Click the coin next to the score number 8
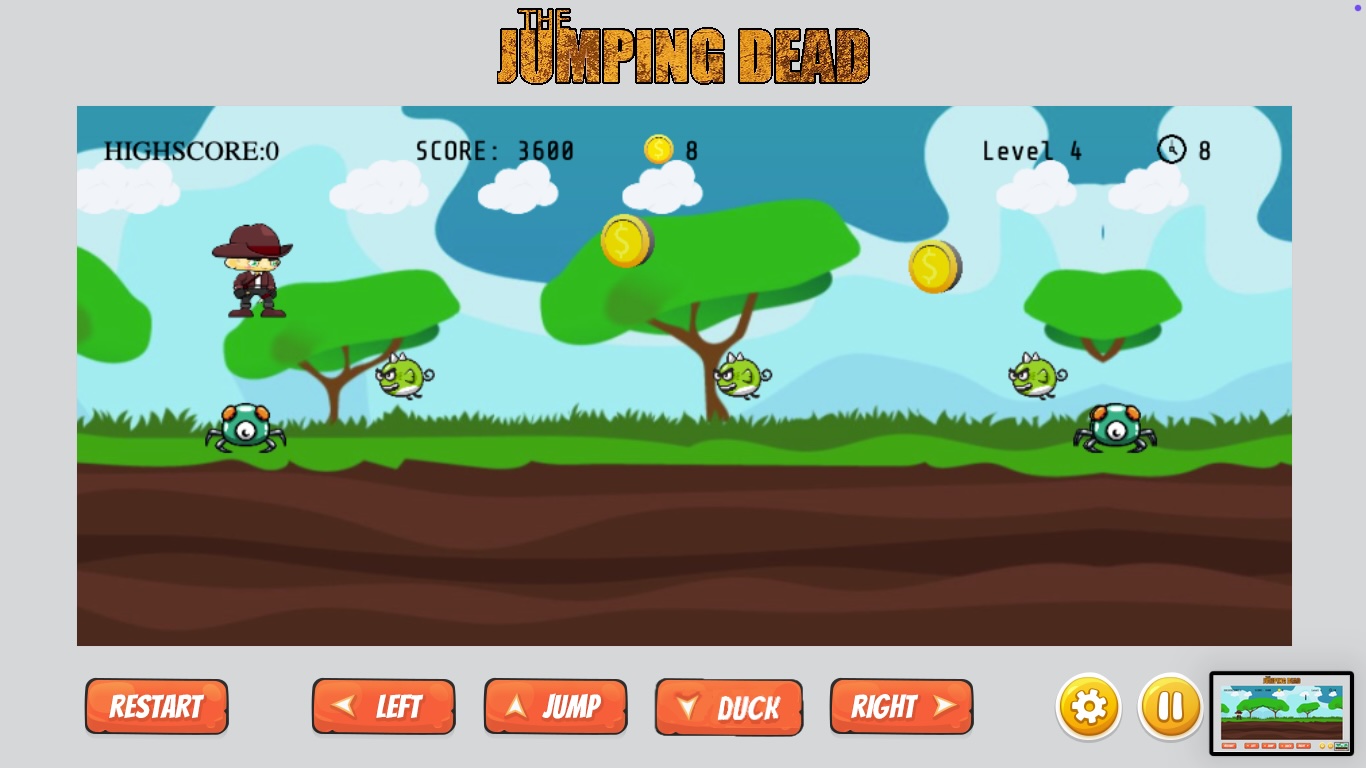 tap(659, 149)
